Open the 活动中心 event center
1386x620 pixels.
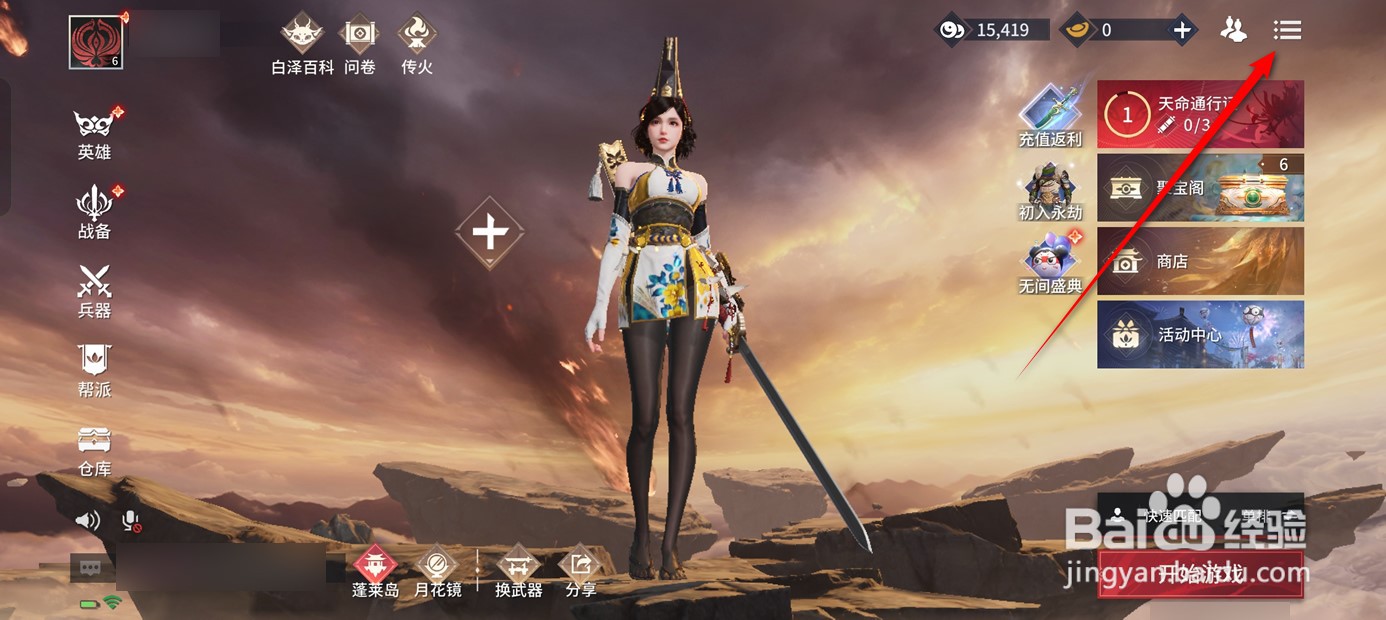pos(1200,335)
